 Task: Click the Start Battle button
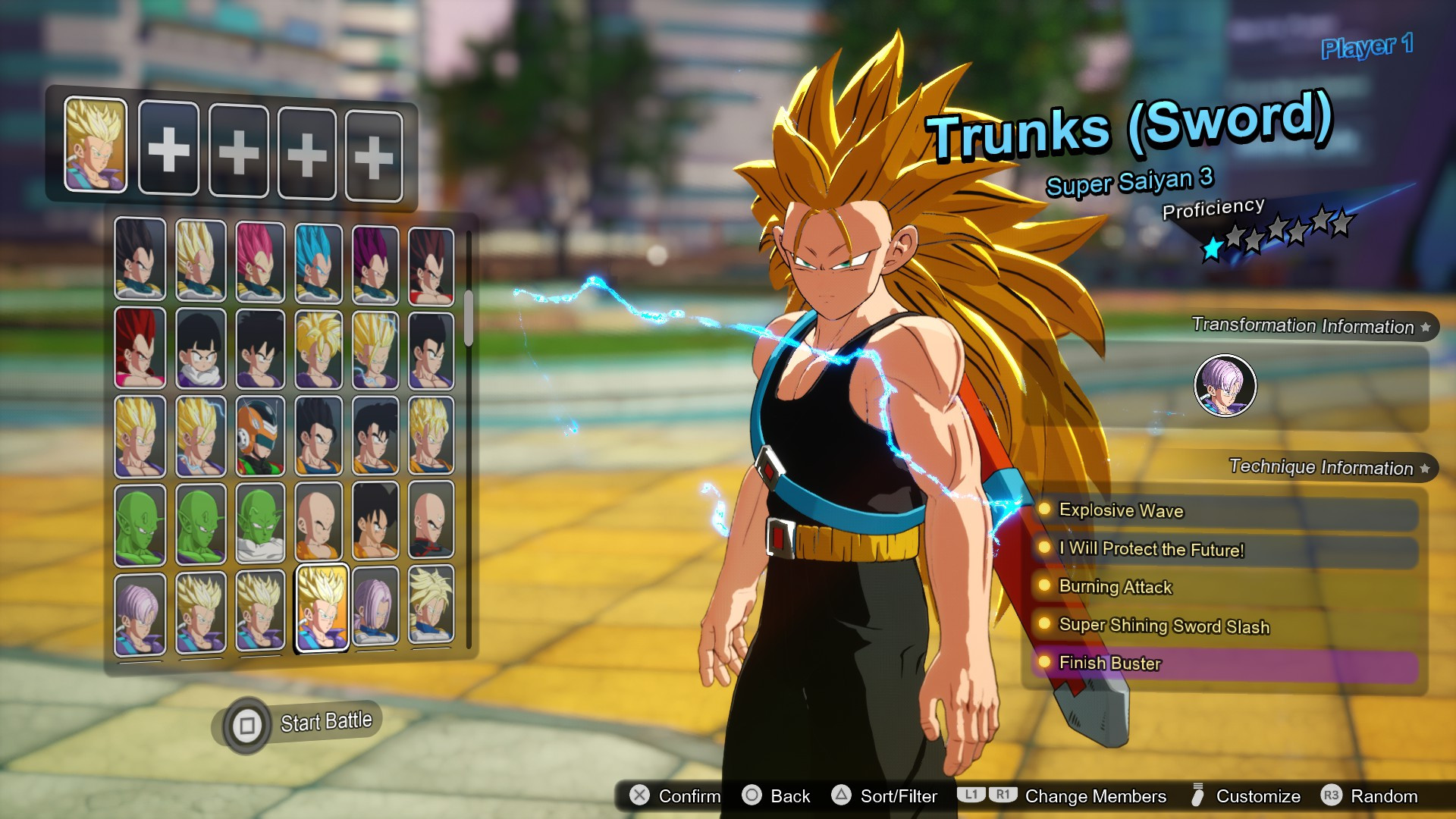click(x=300, y=720)
